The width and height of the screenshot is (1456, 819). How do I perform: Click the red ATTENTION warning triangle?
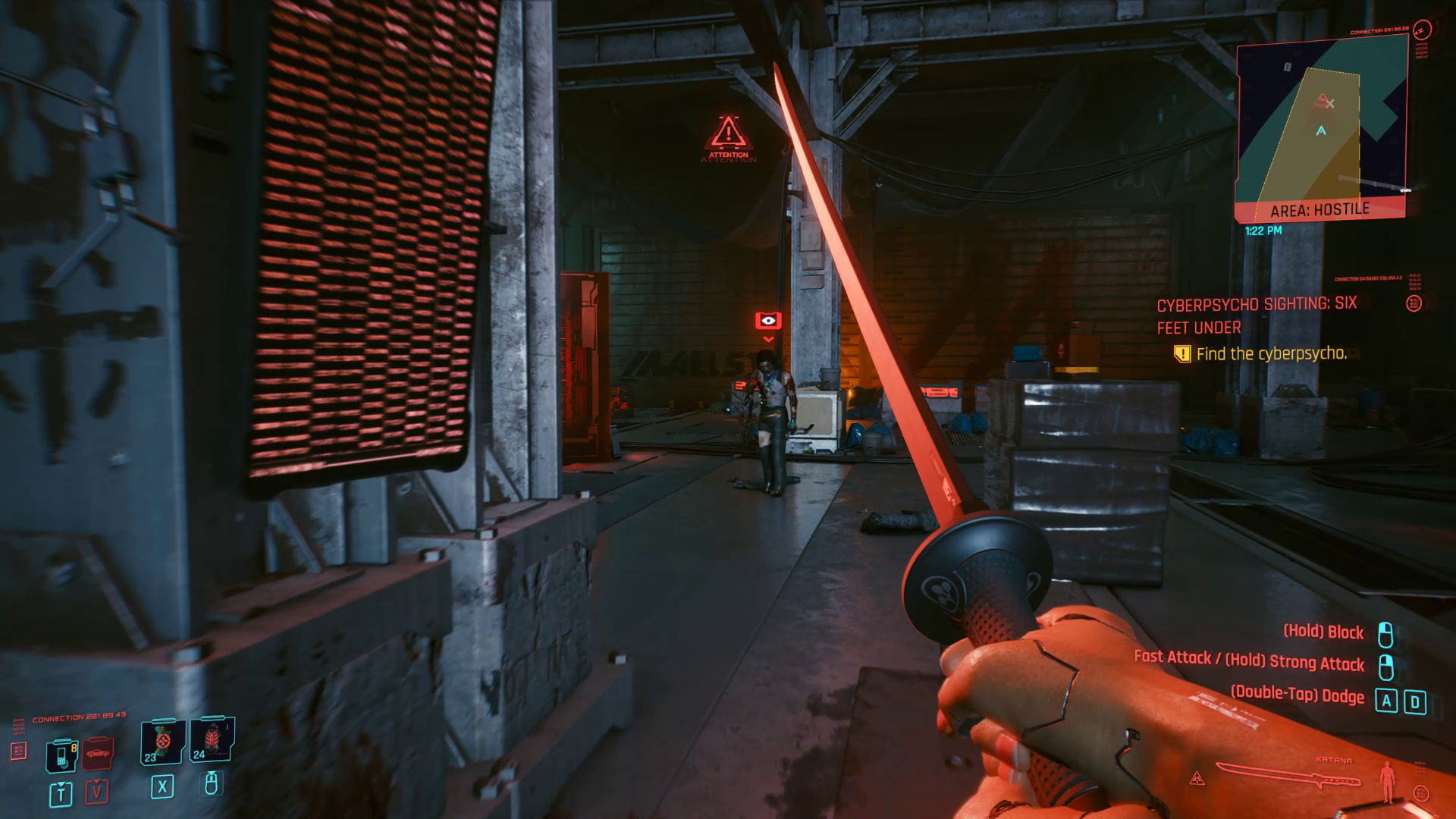coord(729,136)
